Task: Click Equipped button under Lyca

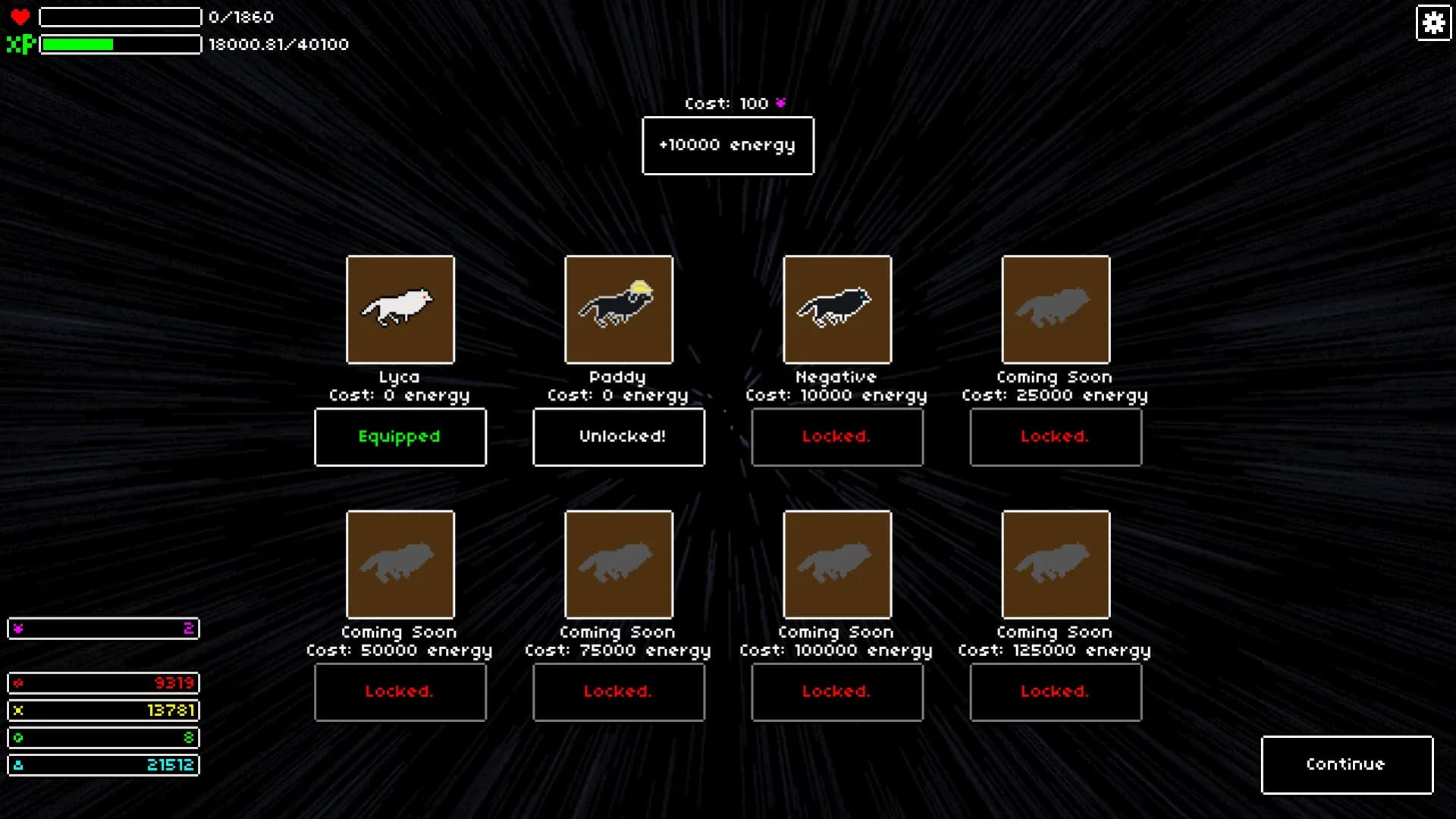Action: tap(400, 437)
